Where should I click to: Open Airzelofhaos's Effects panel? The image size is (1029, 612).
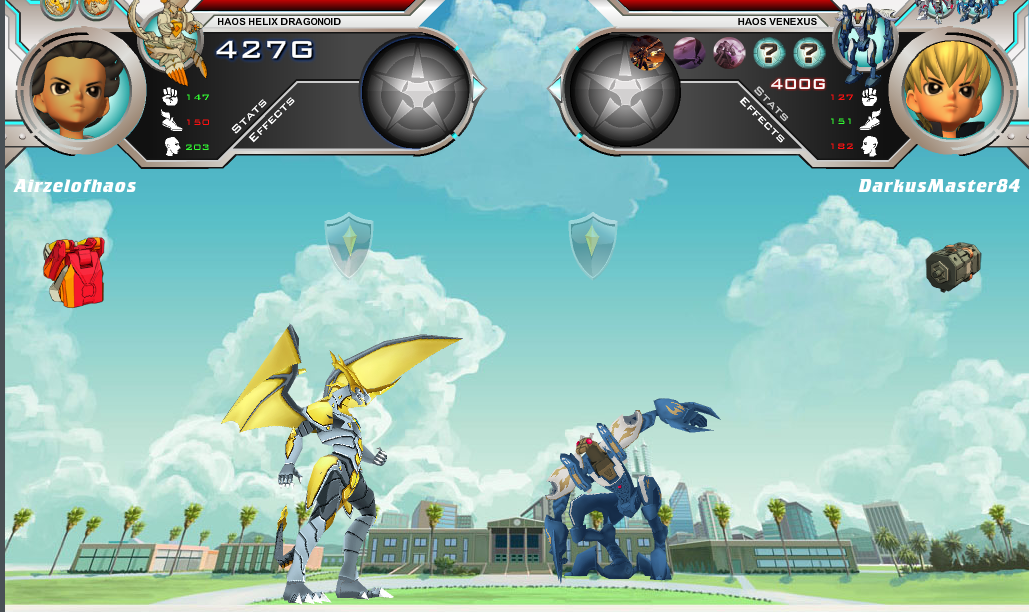[273, 120]
